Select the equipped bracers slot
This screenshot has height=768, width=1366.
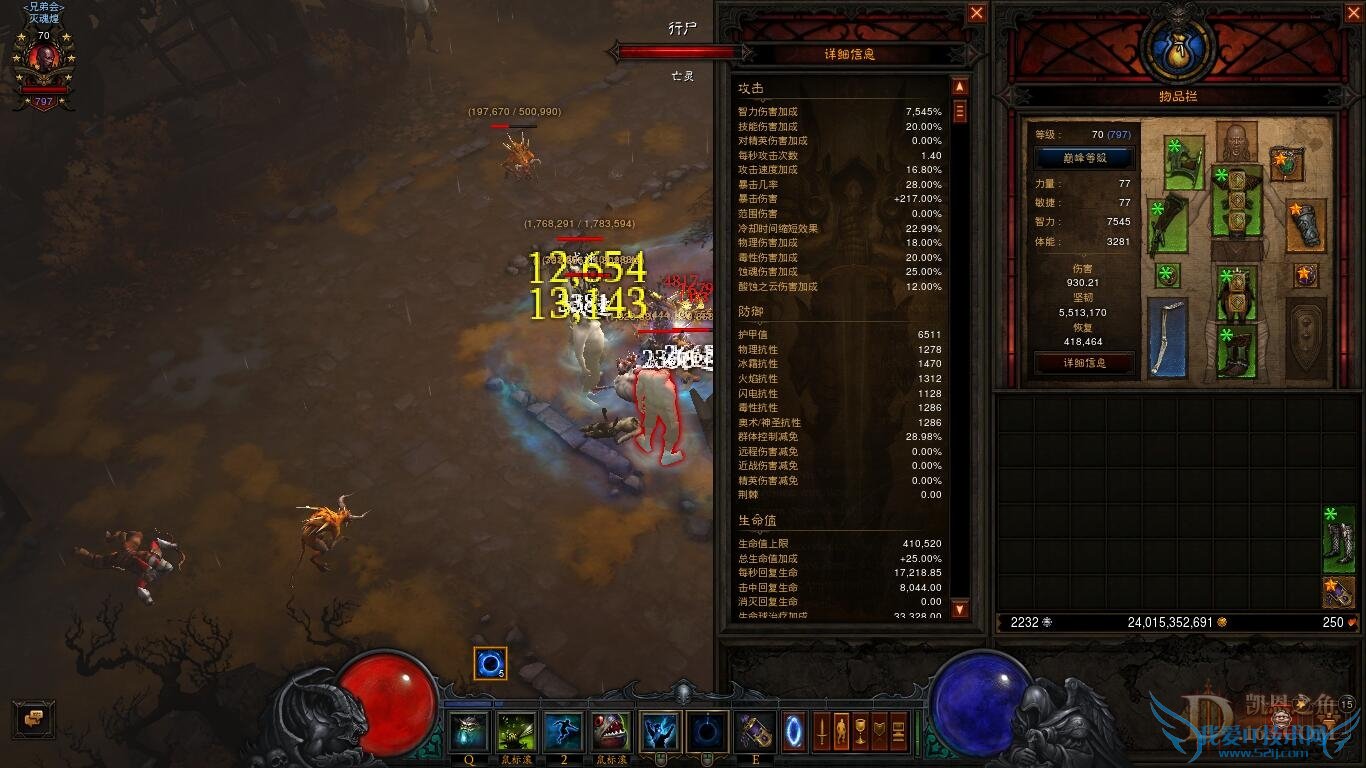1306,225
